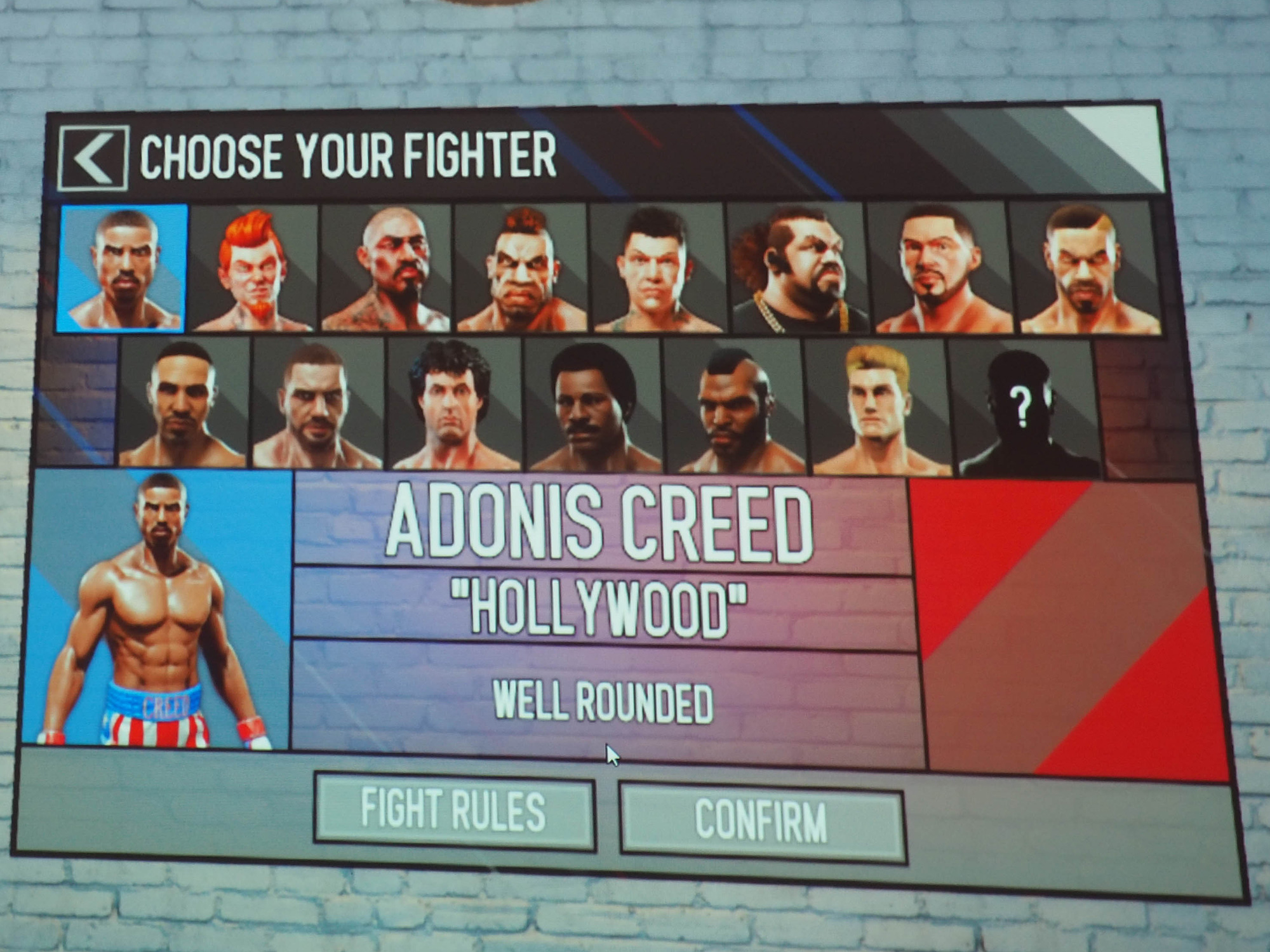Go back using the arrow button
Screen dimensions: 1270x952
pyautogui.click(x=94, y=158)
